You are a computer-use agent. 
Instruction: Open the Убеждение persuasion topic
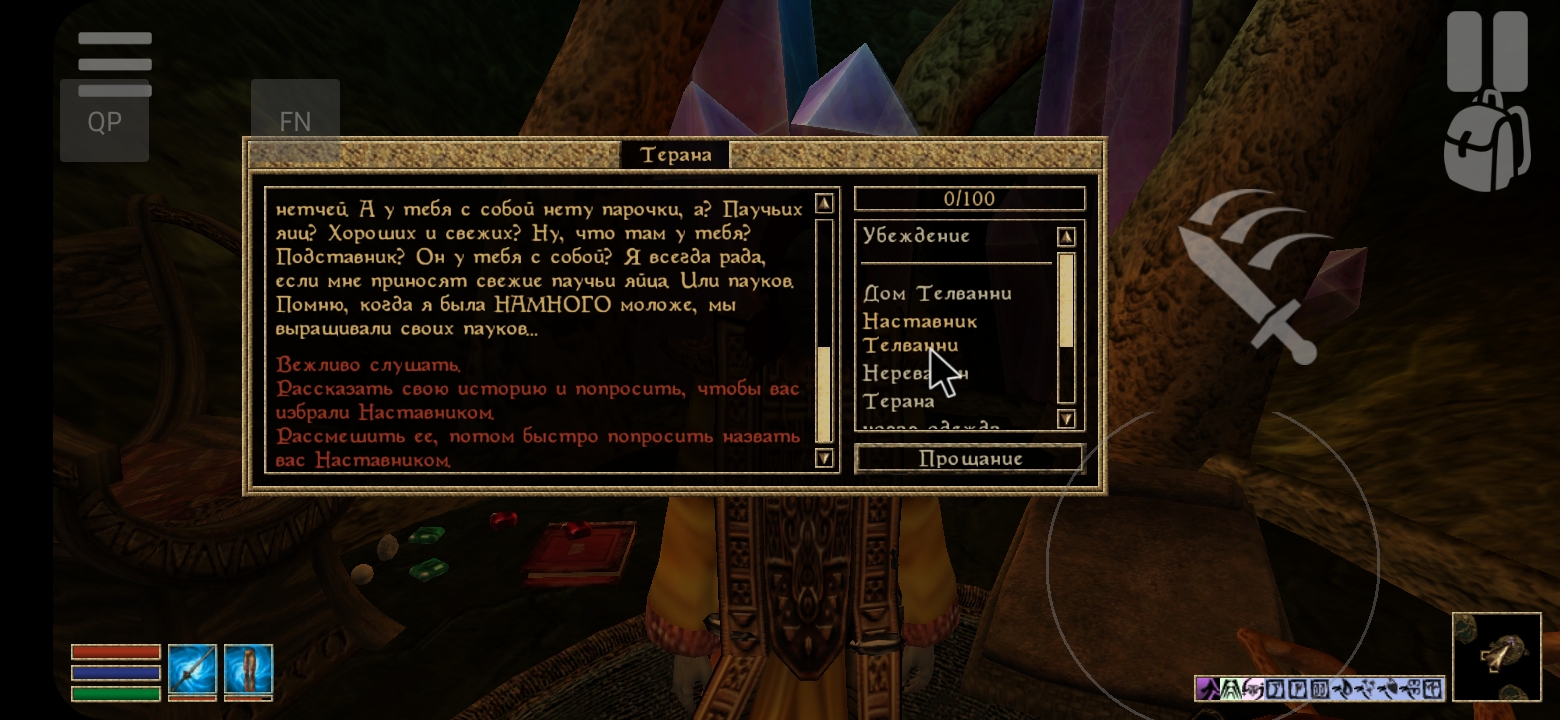point(916,236)
